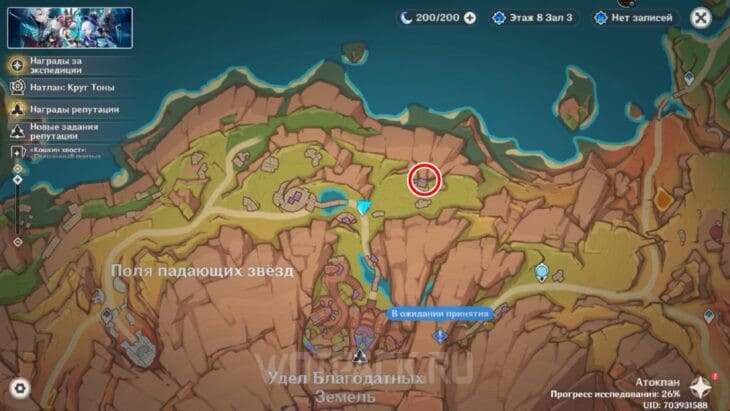Select the teal Statue of the Seven marker
Image resolution: width=730 pixels, height=411 pixels.
pos(542,271)
